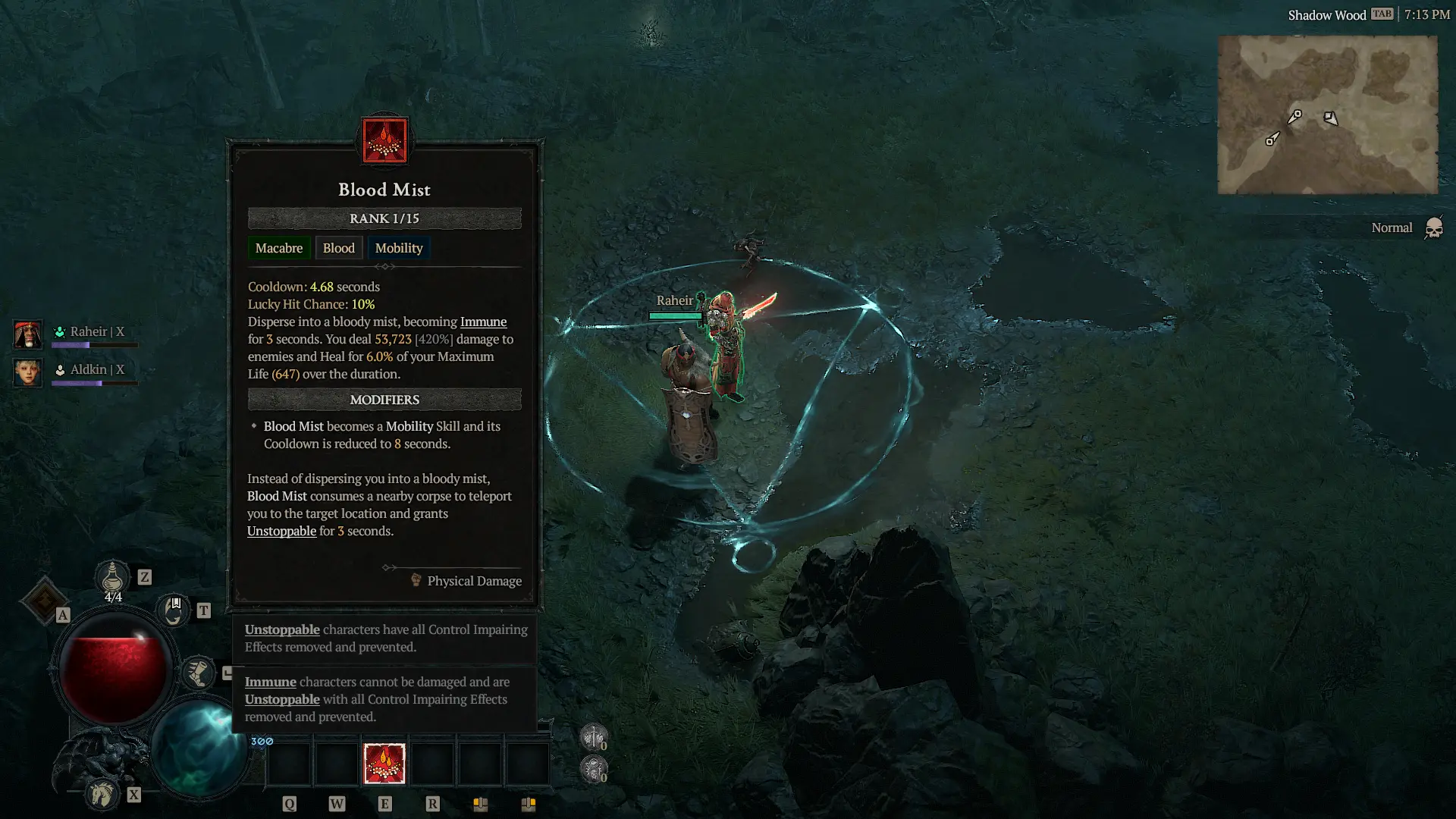Image resolution: width=1456 pixels, height=819 pixels.
Task: Select the Mobility skill tag
Action: click(398, 248)
